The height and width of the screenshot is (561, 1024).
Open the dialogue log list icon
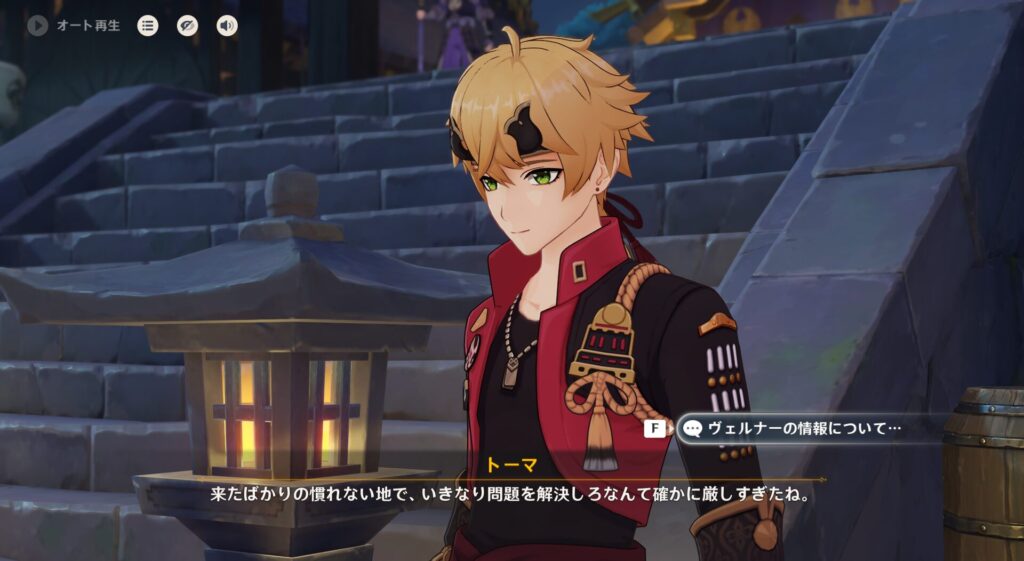click(148, 26)
